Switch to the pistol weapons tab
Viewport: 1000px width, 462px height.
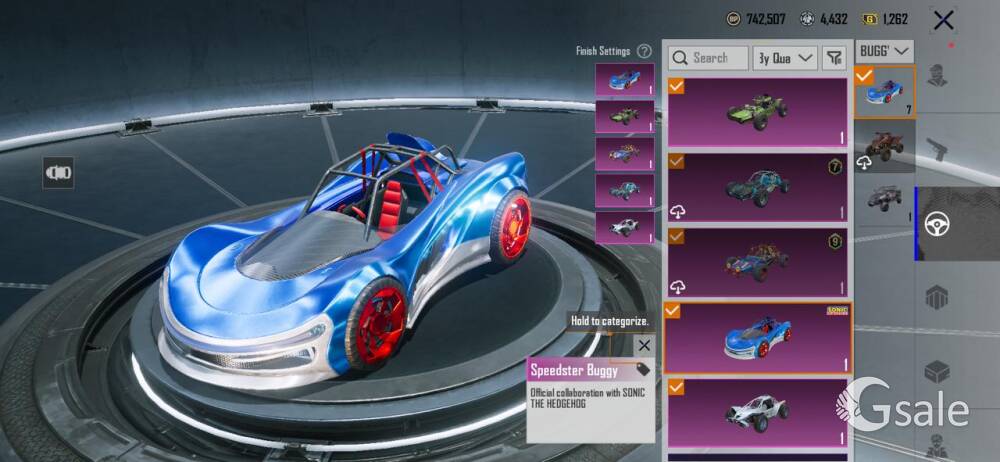click(x=937, y=150)
